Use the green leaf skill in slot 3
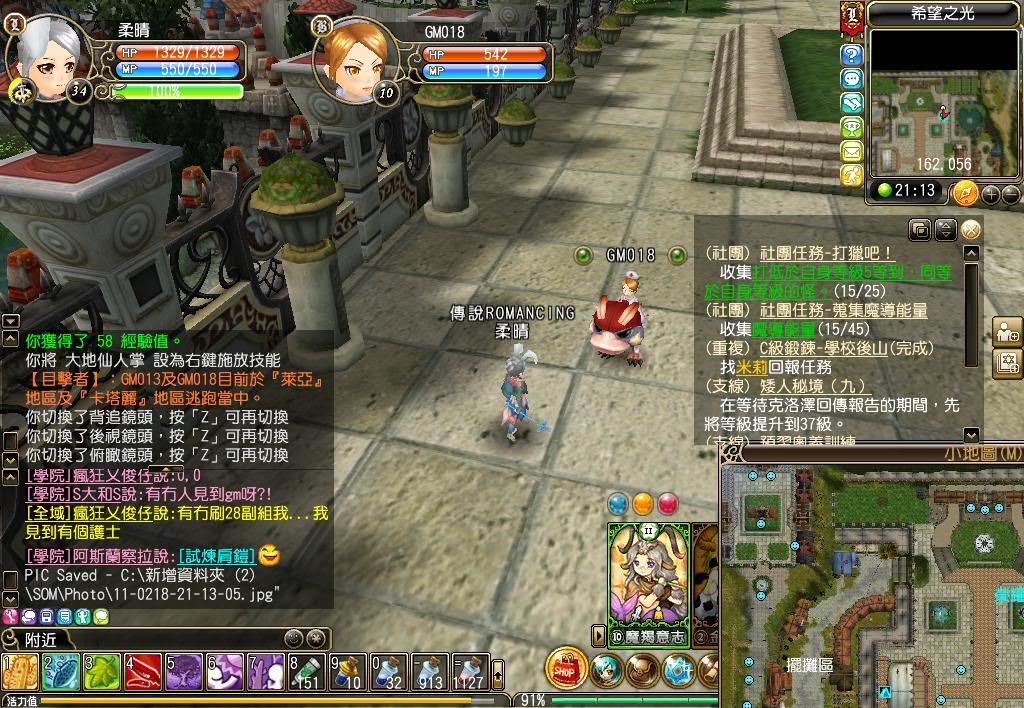 pos(102,672)
